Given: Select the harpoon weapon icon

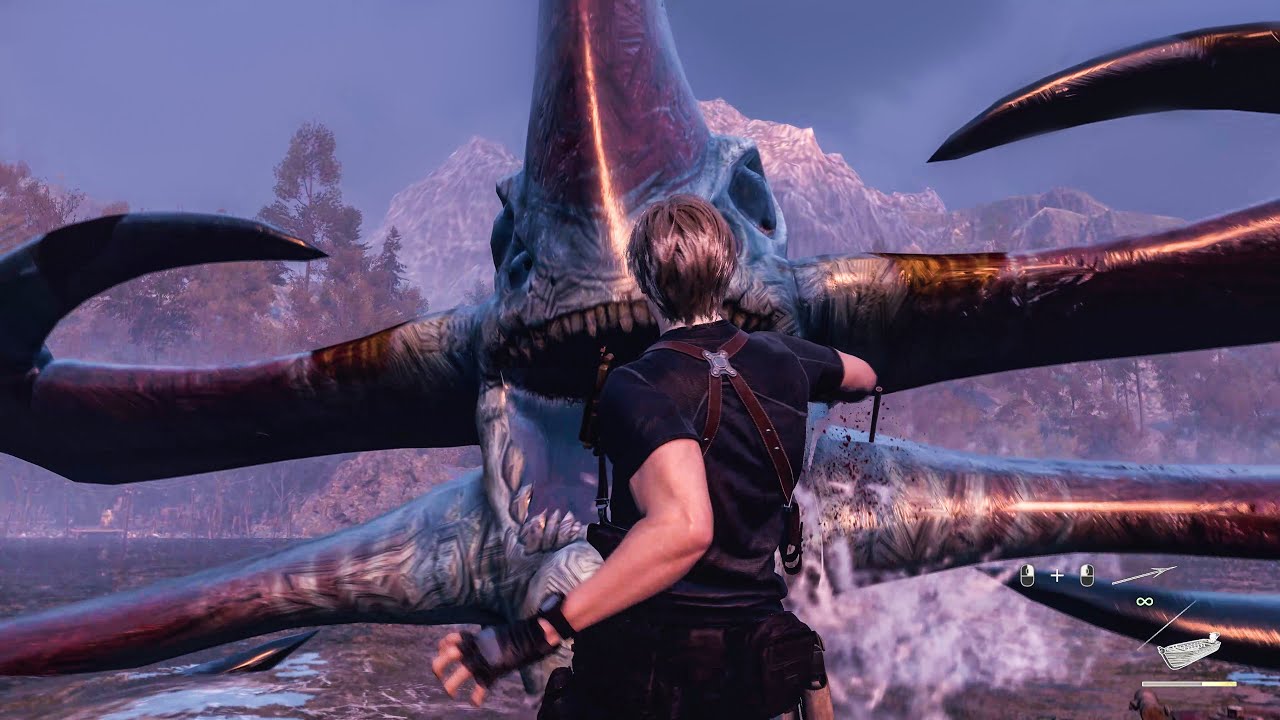Looking at the screenshot, I should pos(1144,575).
